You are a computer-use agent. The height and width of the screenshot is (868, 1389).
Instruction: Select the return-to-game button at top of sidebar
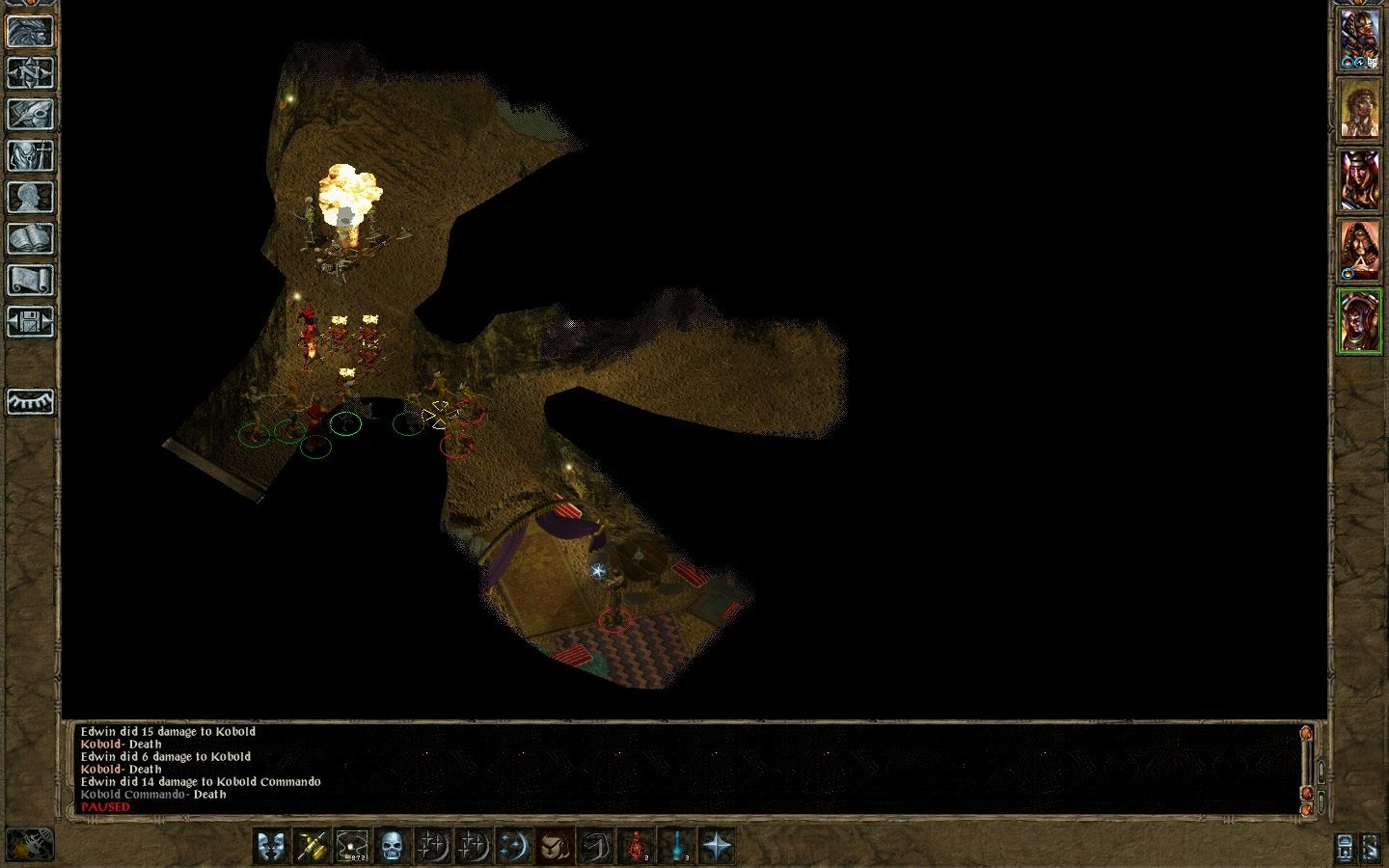tap(30, 31)
